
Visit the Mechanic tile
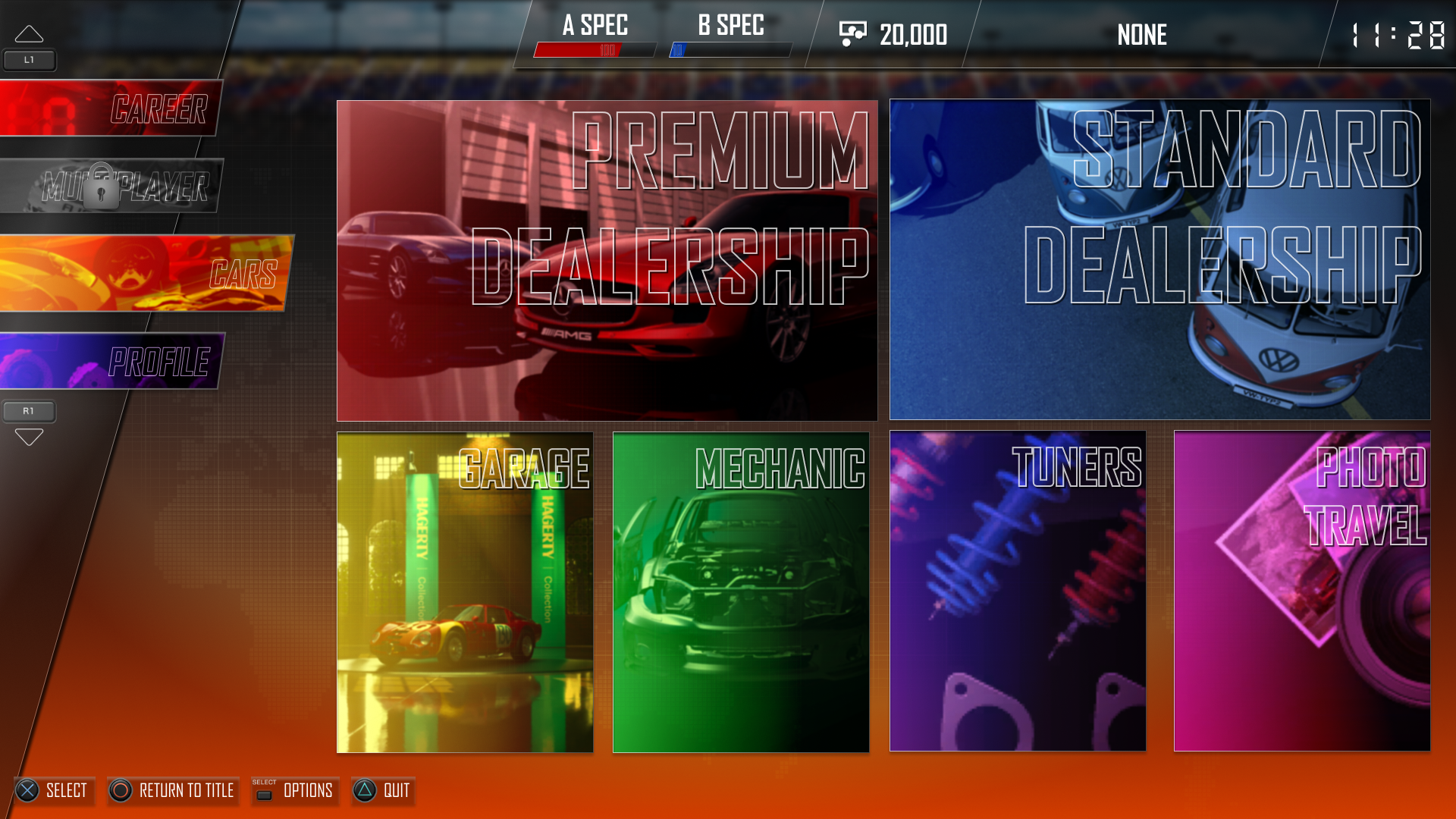click(x=741, y=592)
